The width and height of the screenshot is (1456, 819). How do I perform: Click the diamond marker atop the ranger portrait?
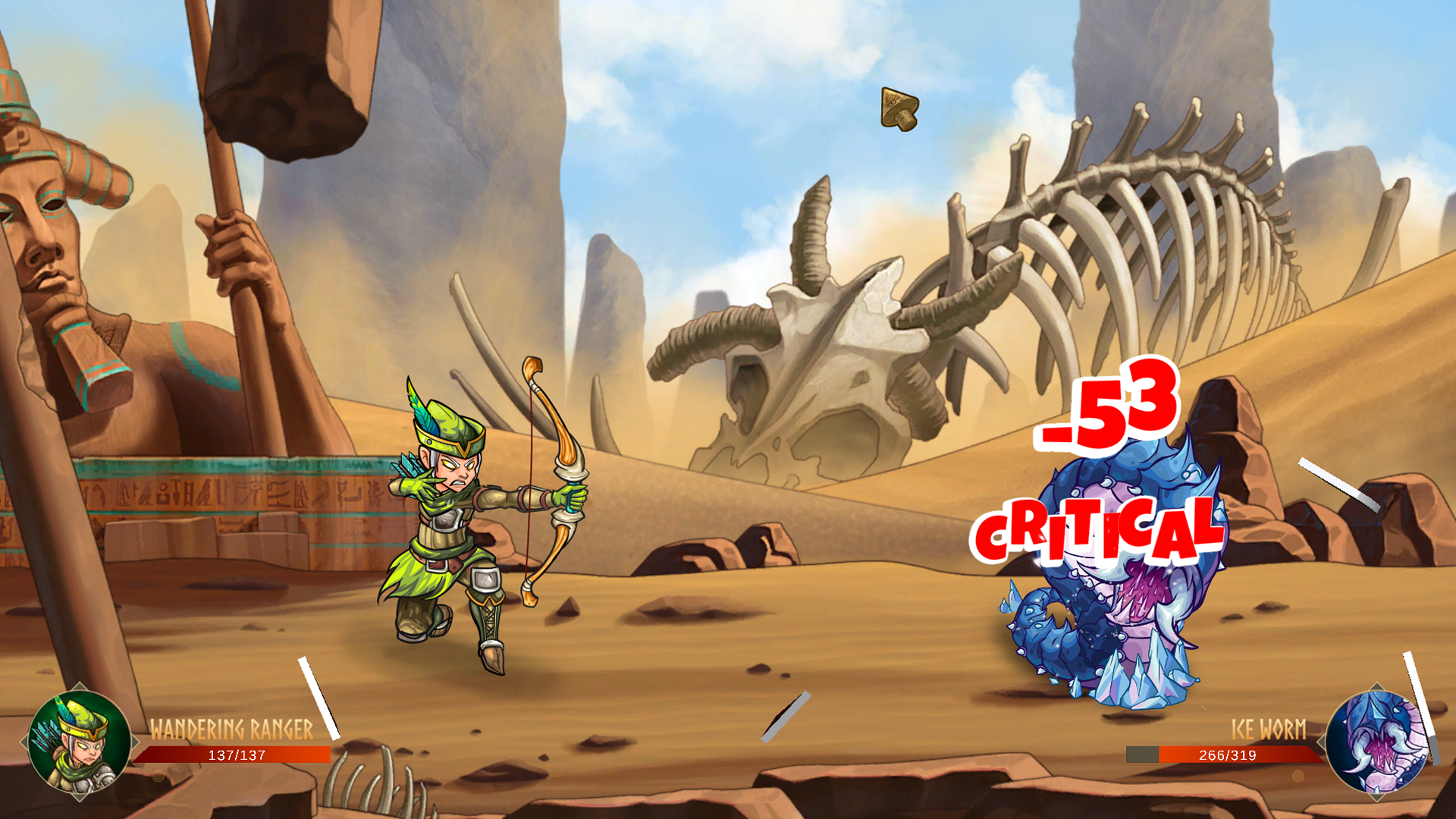click(x=79, y=685)
